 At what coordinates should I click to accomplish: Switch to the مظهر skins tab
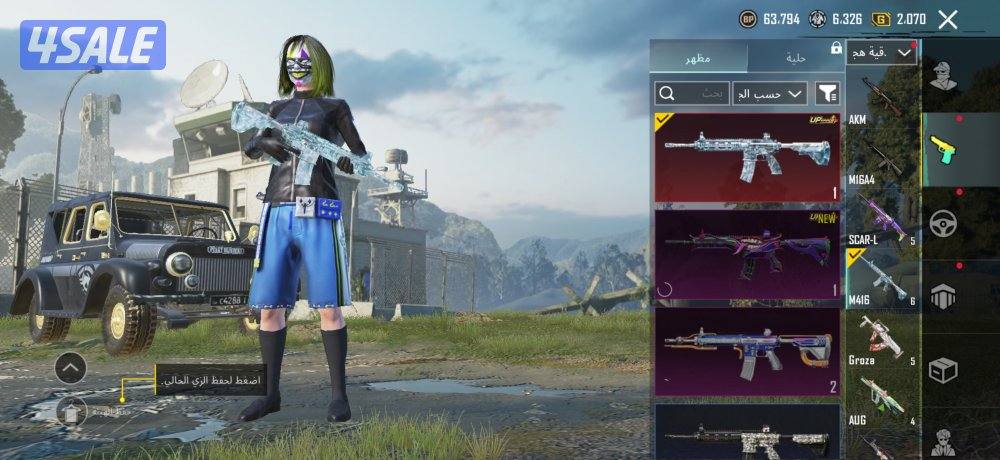(x=698, y=57)
